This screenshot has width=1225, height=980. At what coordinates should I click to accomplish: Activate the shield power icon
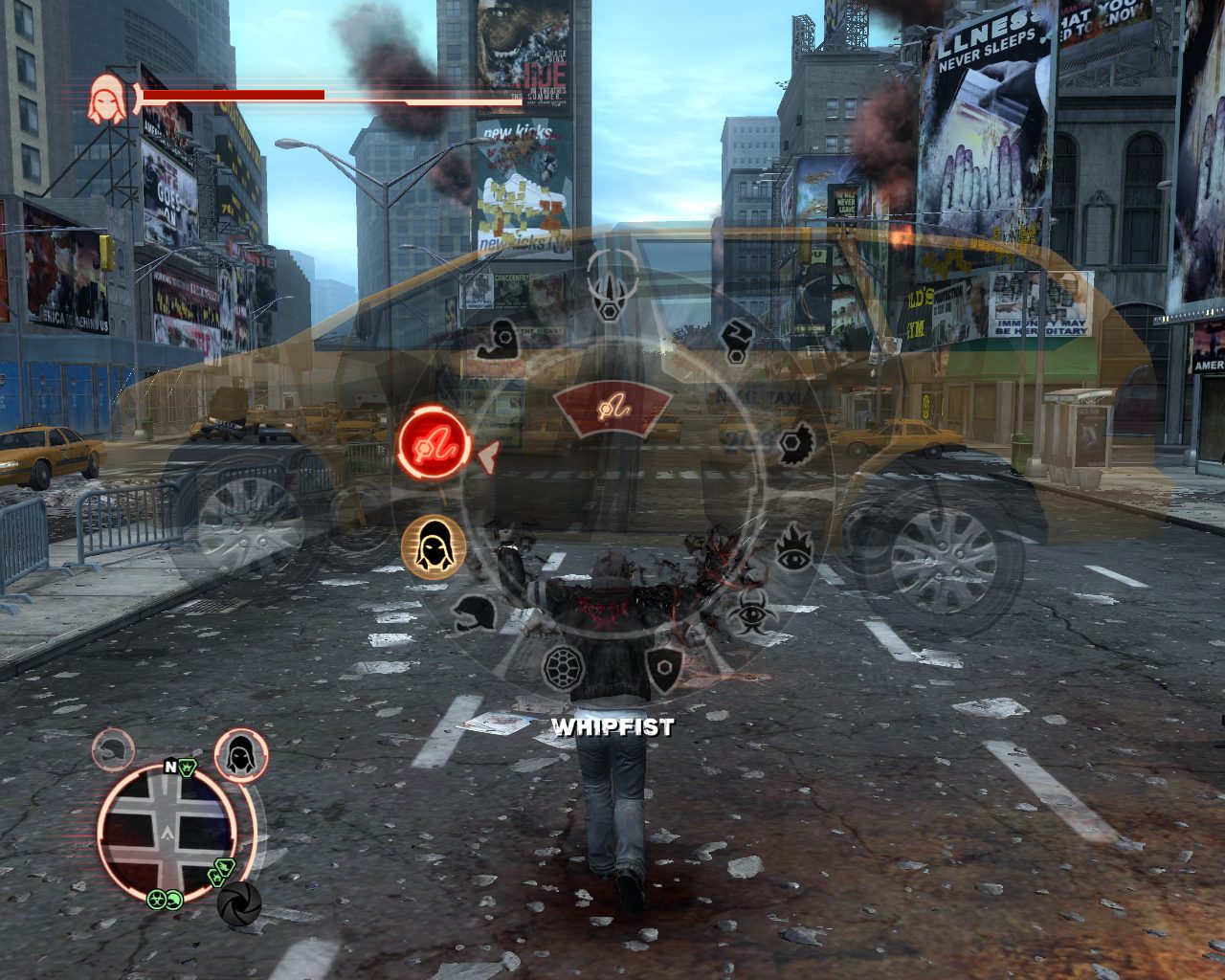pyautogui.click(x=664, y=664)
